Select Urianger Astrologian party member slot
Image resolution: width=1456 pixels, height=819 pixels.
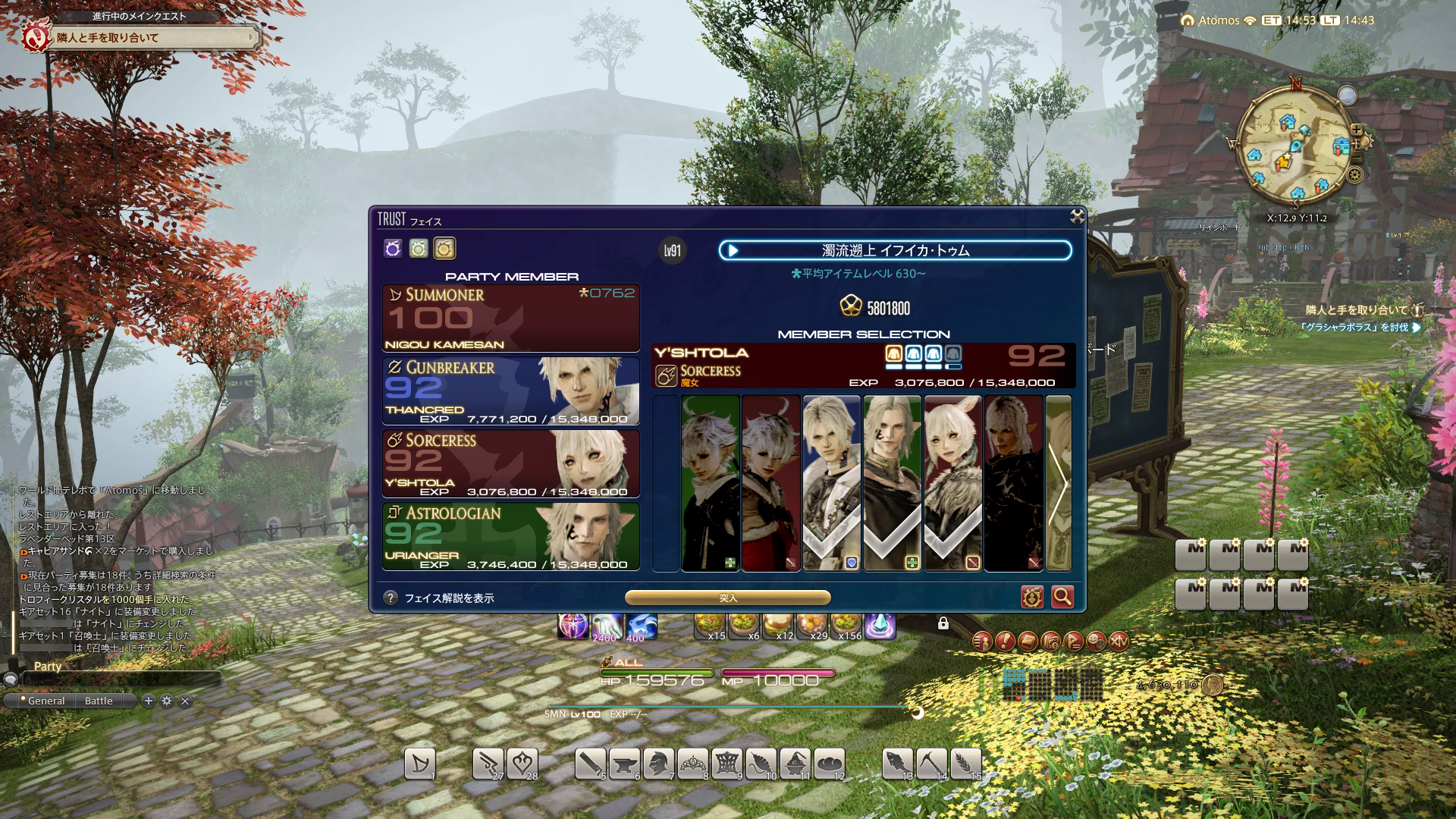tap(510, 537)
